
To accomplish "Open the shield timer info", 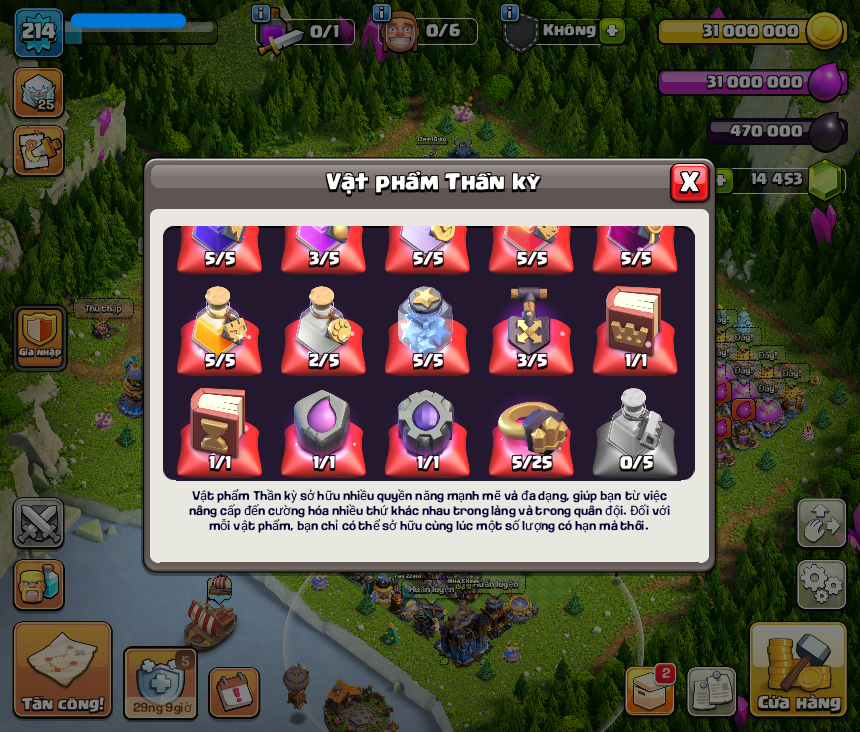I will point(160,683).
